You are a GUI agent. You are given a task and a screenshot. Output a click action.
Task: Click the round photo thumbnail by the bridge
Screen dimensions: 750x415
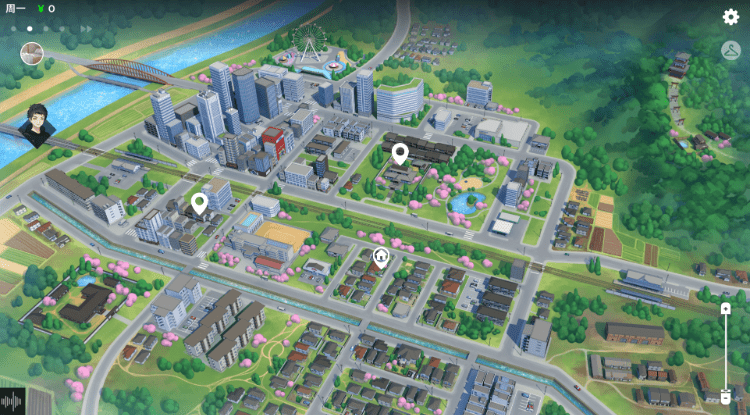point(31,54)
